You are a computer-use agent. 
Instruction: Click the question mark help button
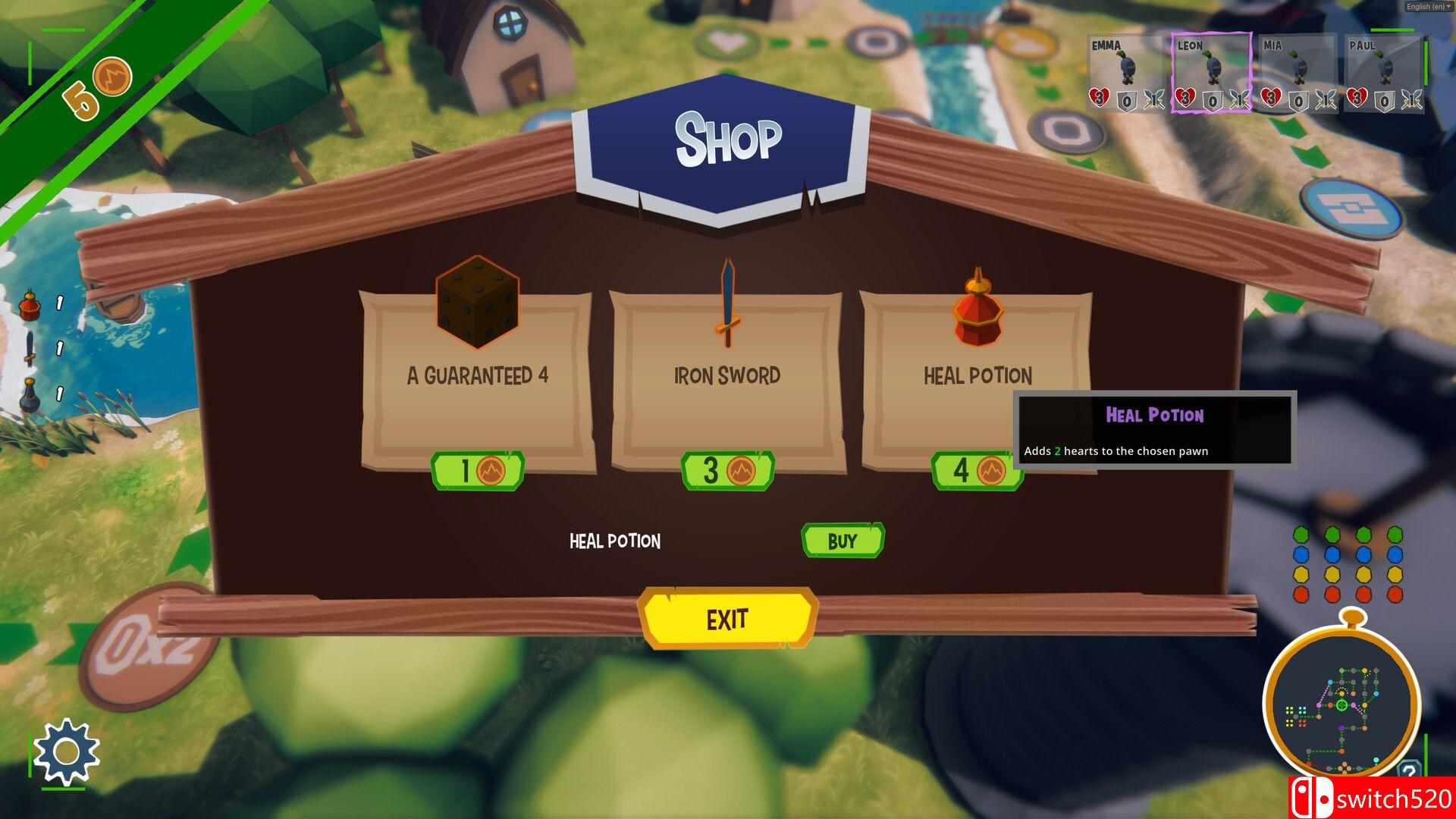1408,772
